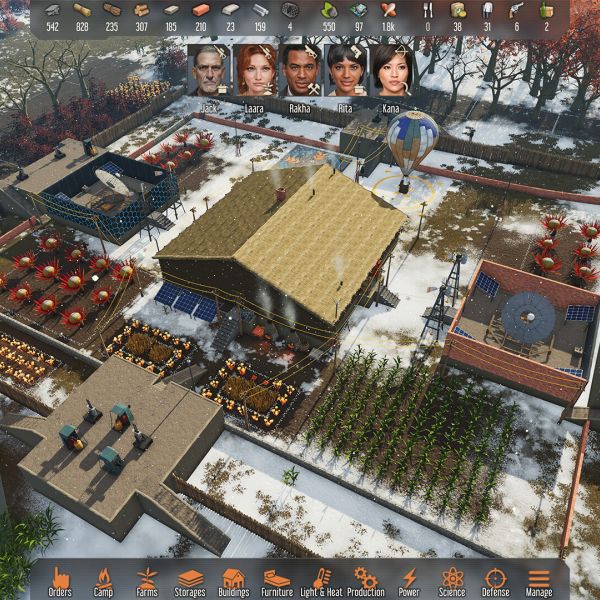Show the Power build options
Screen dimensions: 600x600
pos(409,579)
